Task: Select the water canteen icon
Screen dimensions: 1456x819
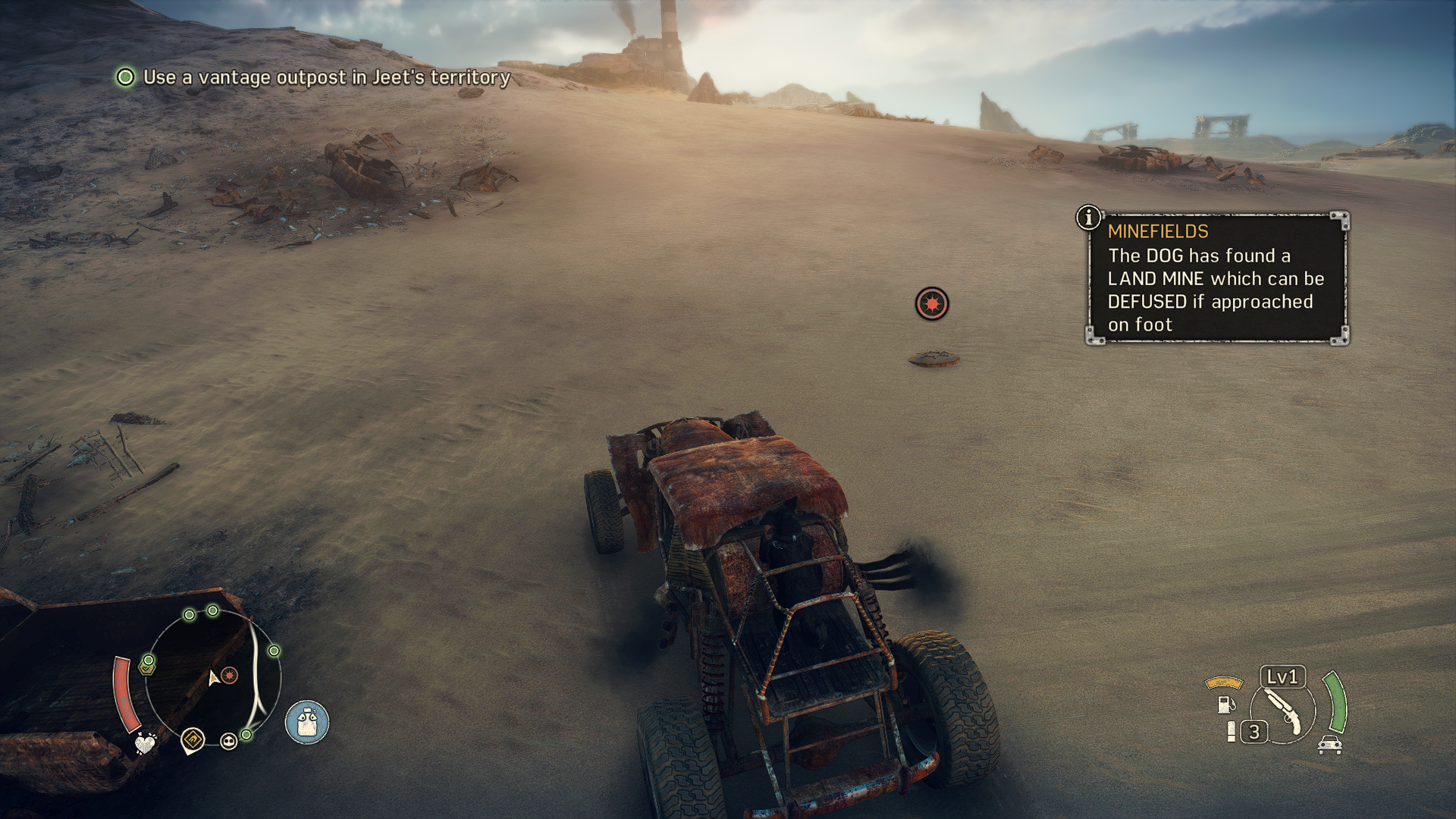Action: point(307,721)
